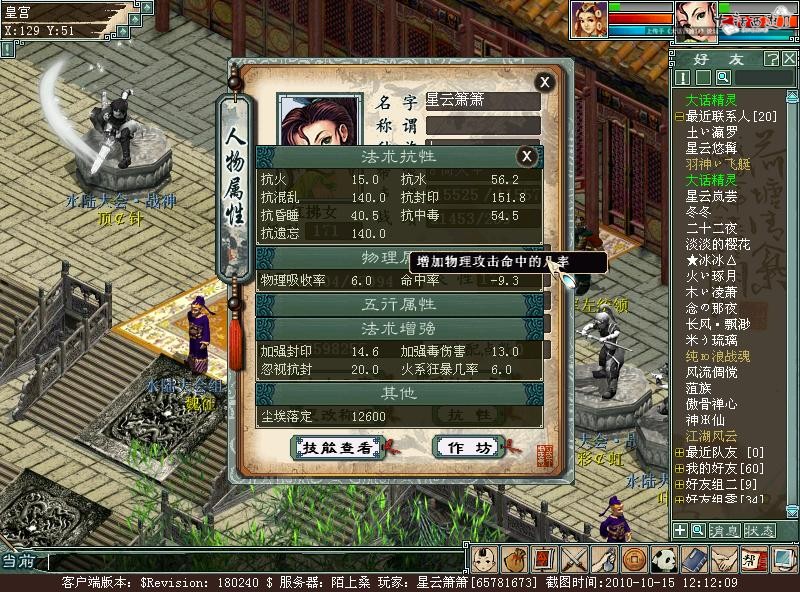
Task: Click the panda pet icon
Action: point(665,560)
